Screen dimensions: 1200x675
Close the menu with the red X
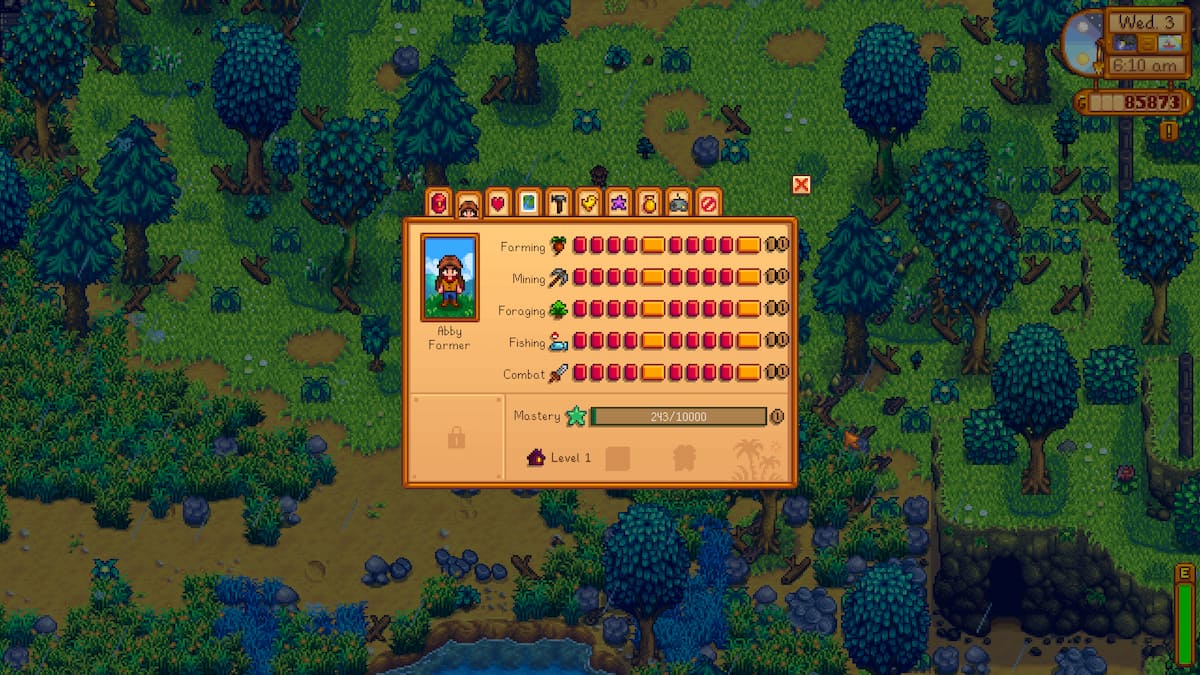(800, 184)
